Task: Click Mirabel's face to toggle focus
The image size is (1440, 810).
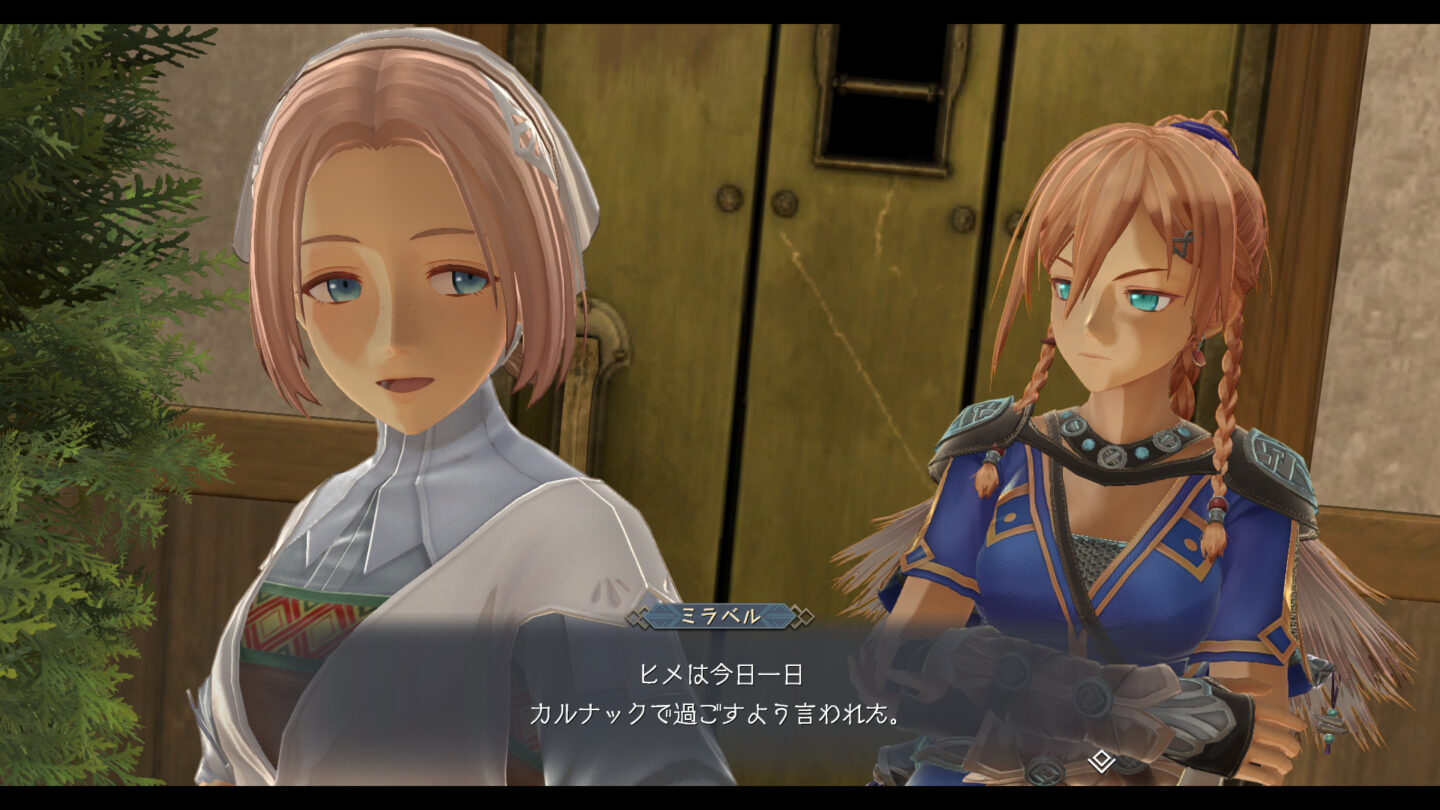Action: point(390,310)
